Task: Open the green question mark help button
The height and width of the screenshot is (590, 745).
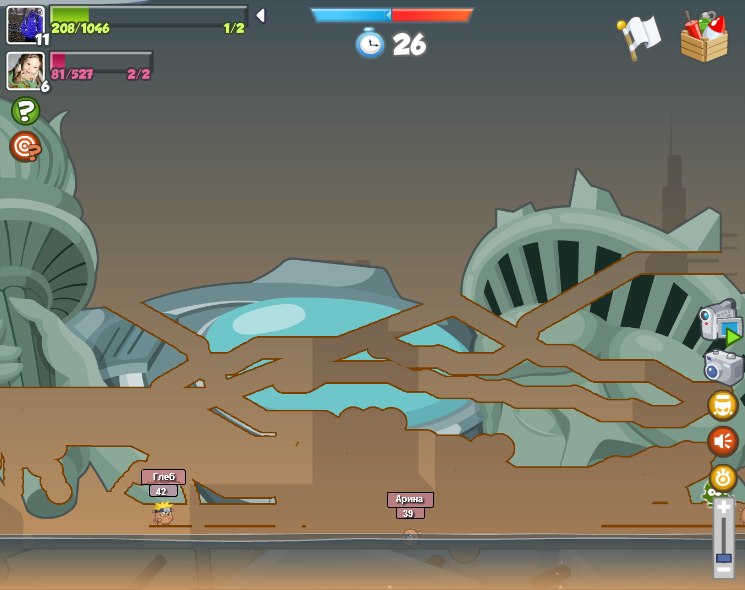Action: 25,111
